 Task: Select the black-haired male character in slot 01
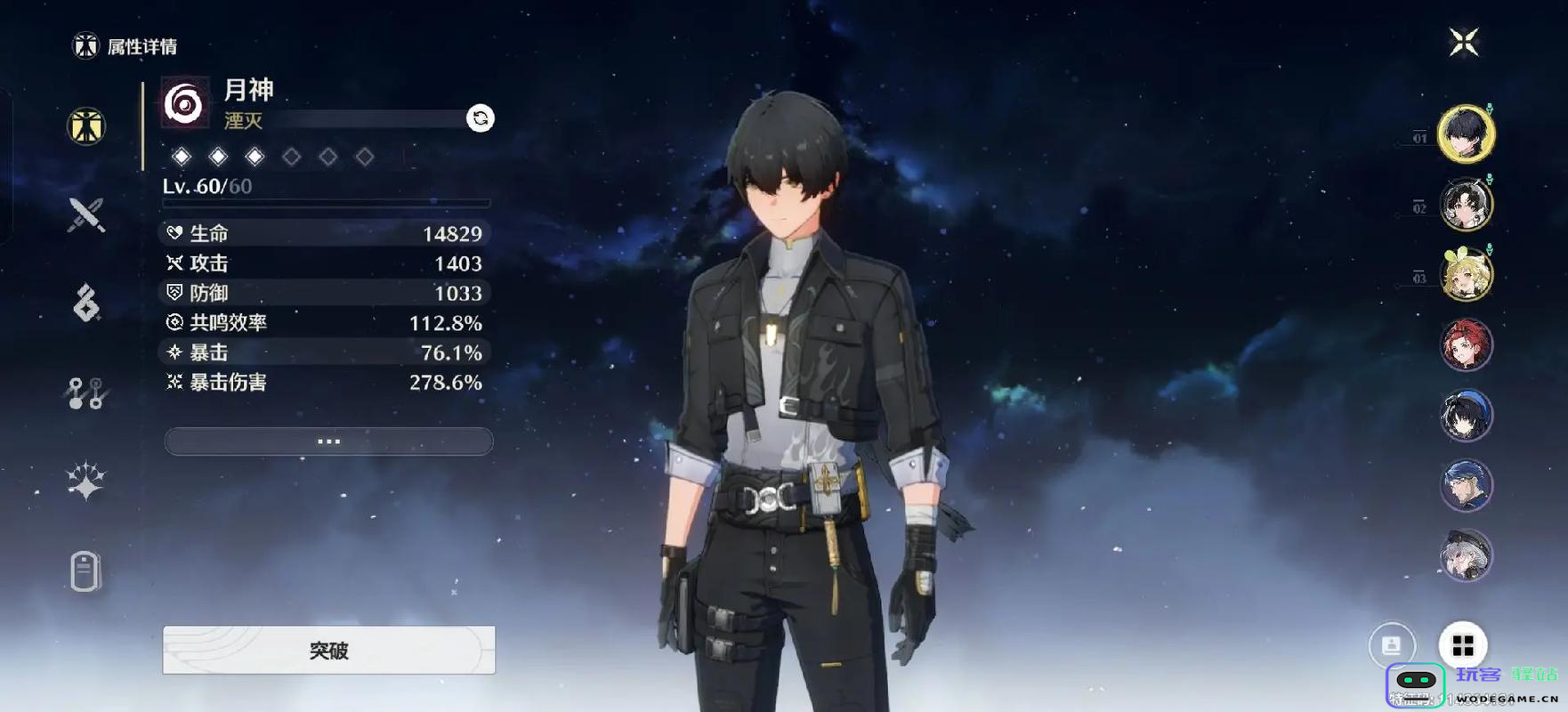pyautogui.click(x=1466, y=134)
